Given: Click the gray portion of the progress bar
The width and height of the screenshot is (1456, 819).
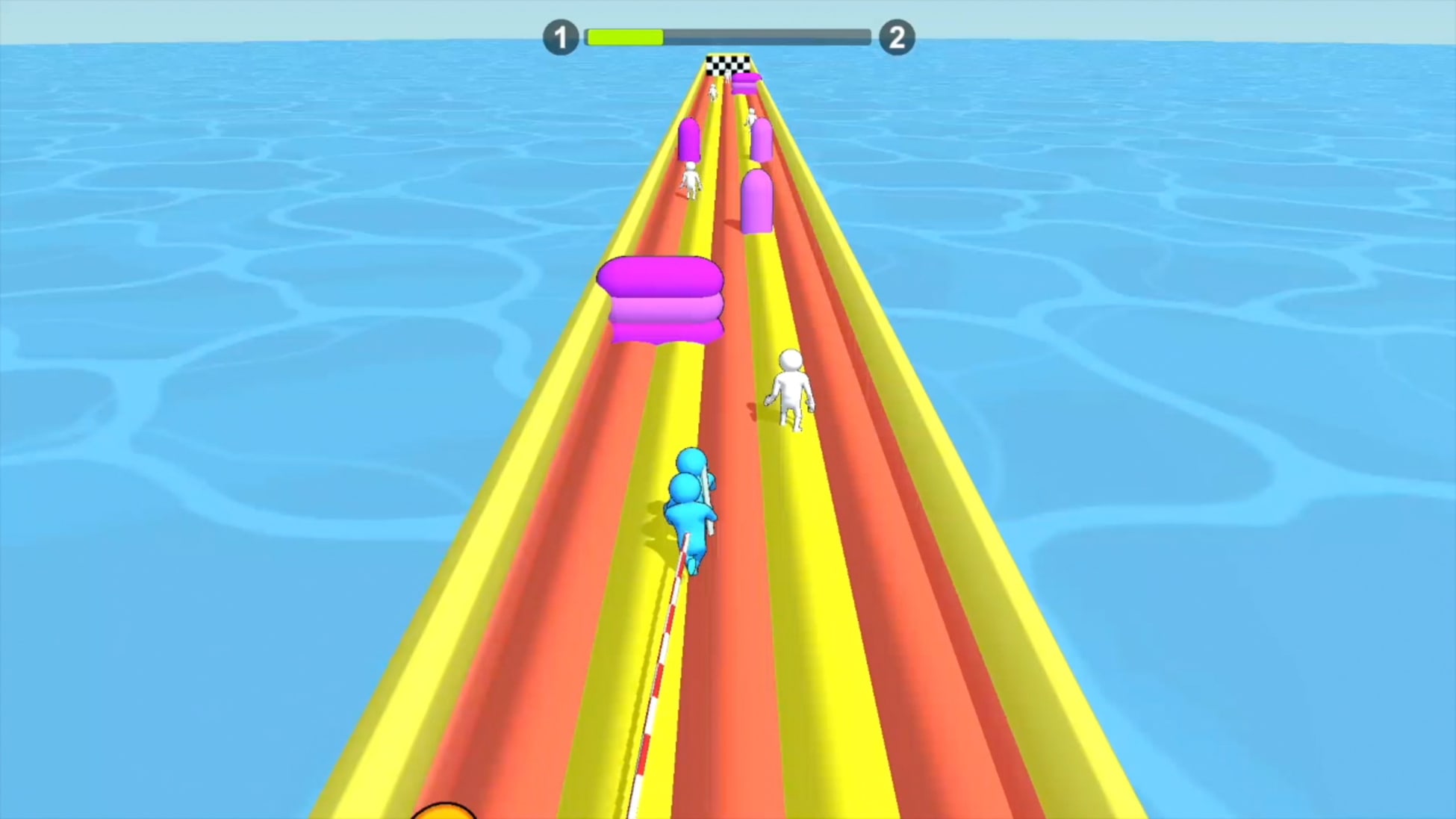Looking at the screenshot, I should click(x=769, y=34).
